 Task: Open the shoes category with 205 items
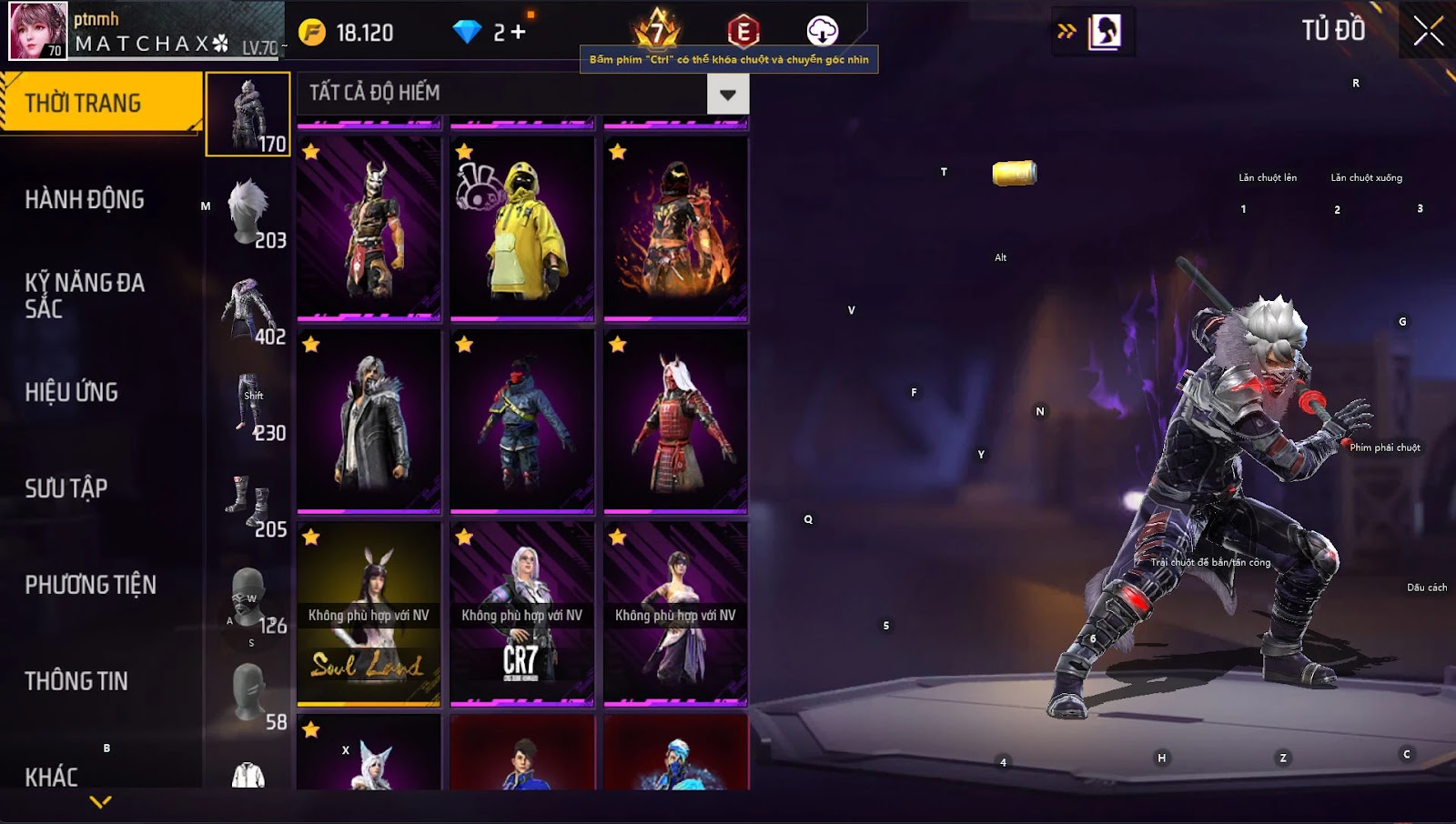click(248, 503)
